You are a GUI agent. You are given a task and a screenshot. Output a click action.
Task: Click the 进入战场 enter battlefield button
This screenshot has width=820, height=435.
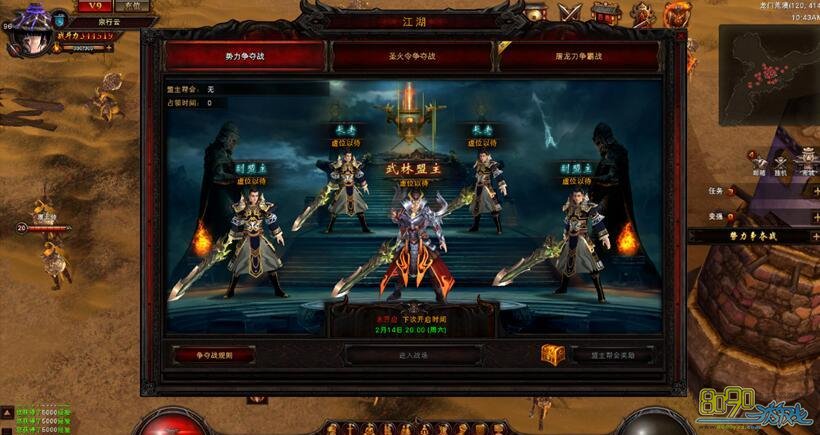coord(413,354)
